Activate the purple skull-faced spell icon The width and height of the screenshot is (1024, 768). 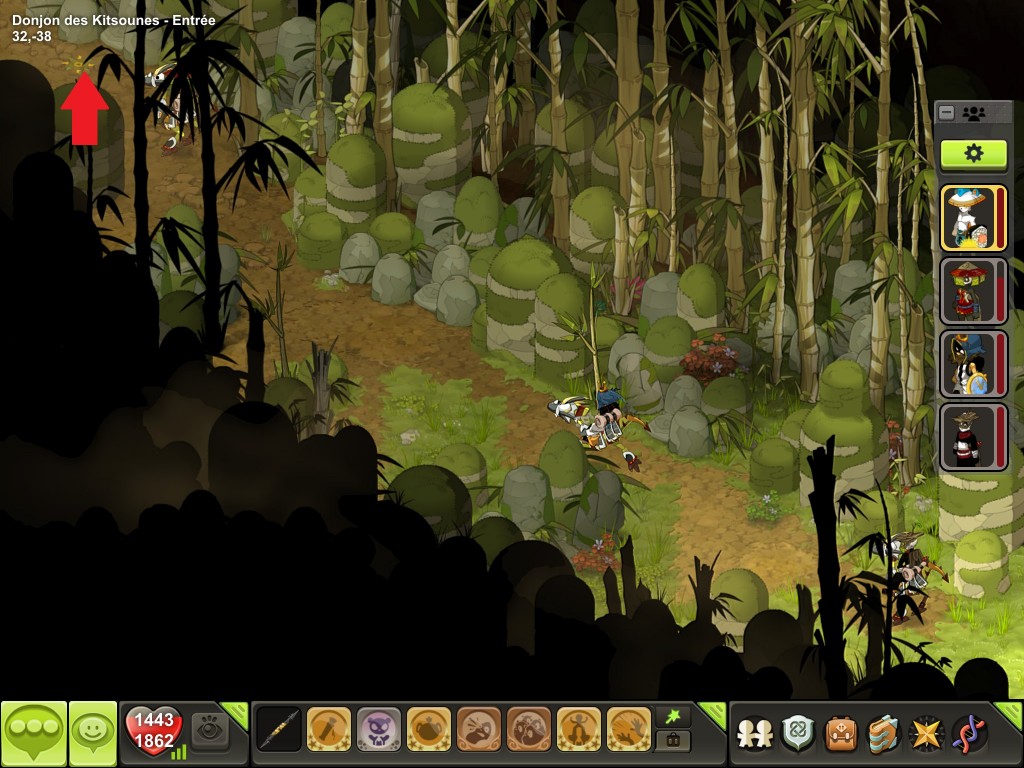click(x=379, y=729)
